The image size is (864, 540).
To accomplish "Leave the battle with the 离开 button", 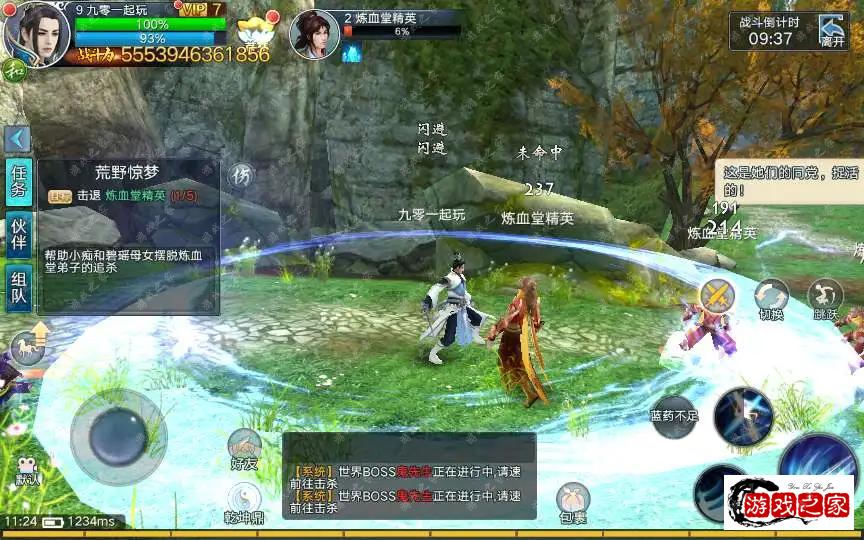I will pyautogui.click(x=832, y=31).
